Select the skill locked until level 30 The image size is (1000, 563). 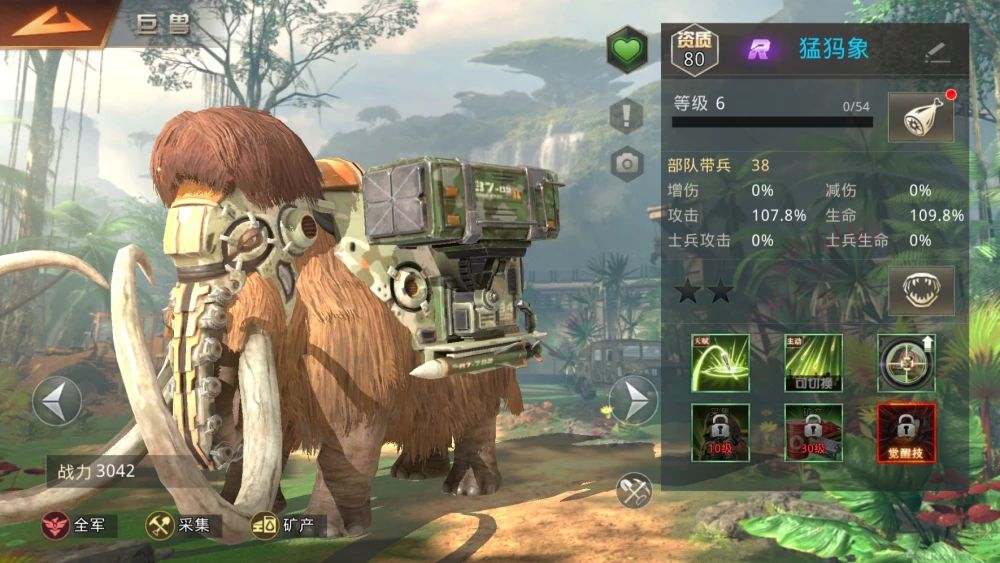[x=813, y=432]
